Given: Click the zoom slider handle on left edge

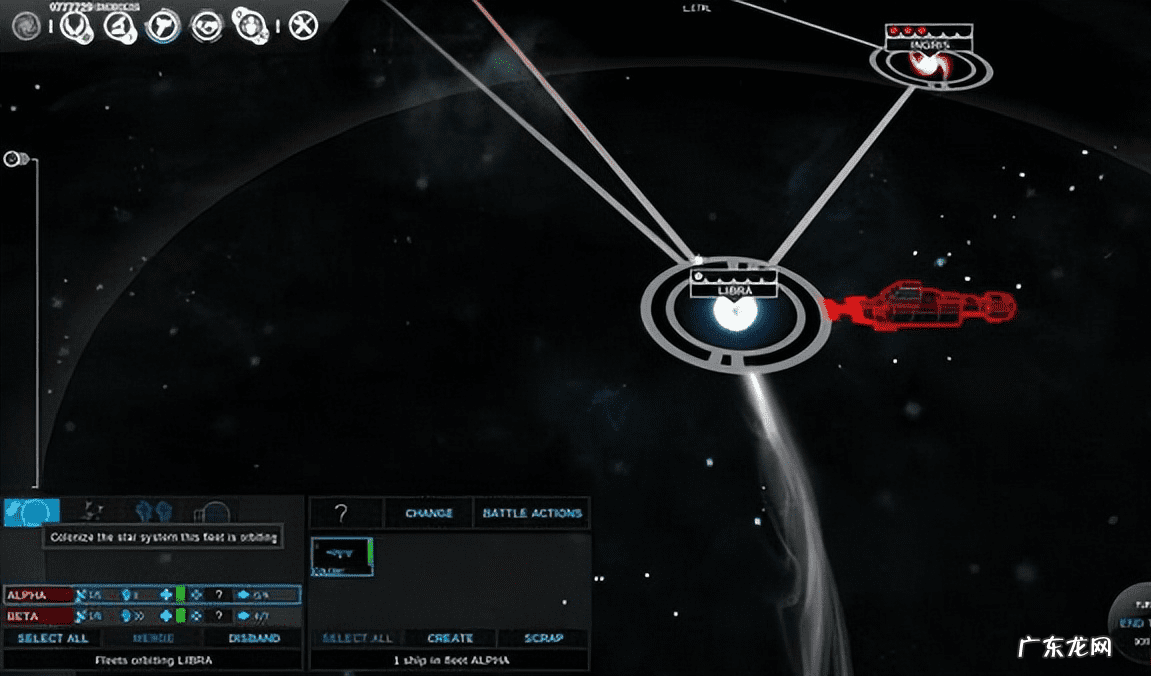Looking at the screenshot, I should (15, 158).
